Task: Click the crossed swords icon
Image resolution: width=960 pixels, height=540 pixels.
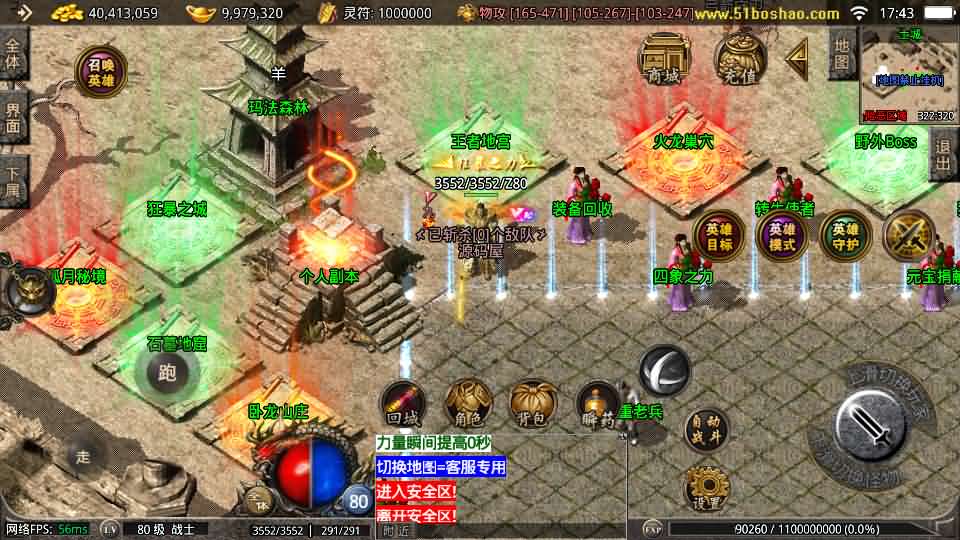Action: 909,236
